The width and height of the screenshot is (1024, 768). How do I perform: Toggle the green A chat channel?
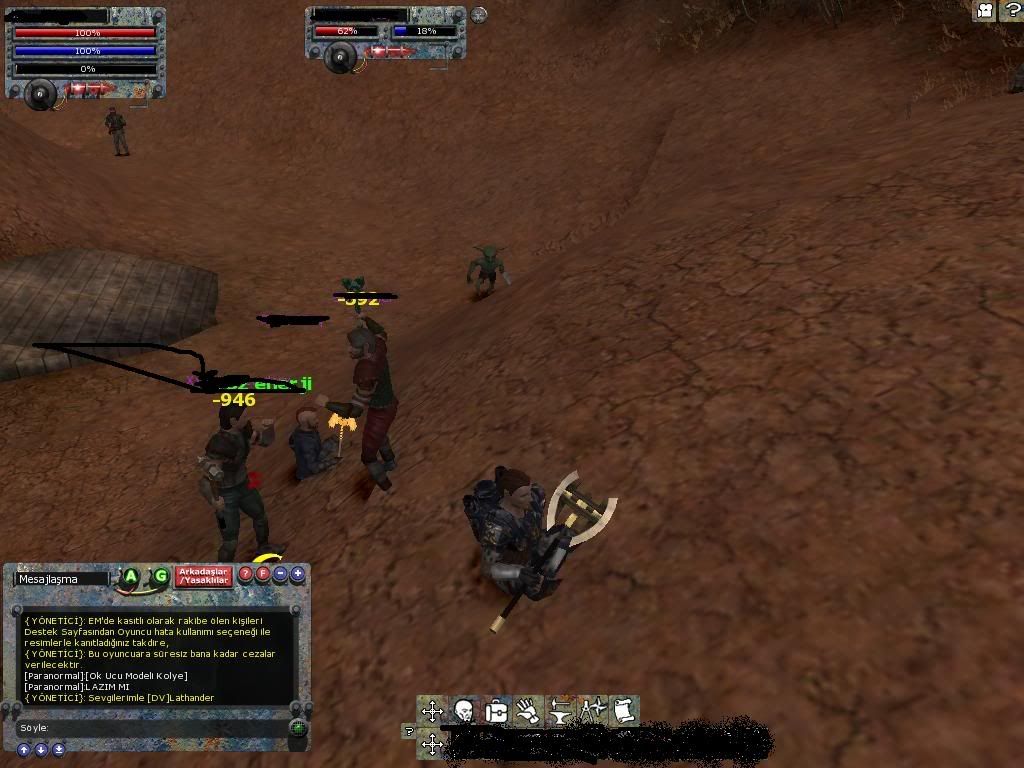pos(130,576)
